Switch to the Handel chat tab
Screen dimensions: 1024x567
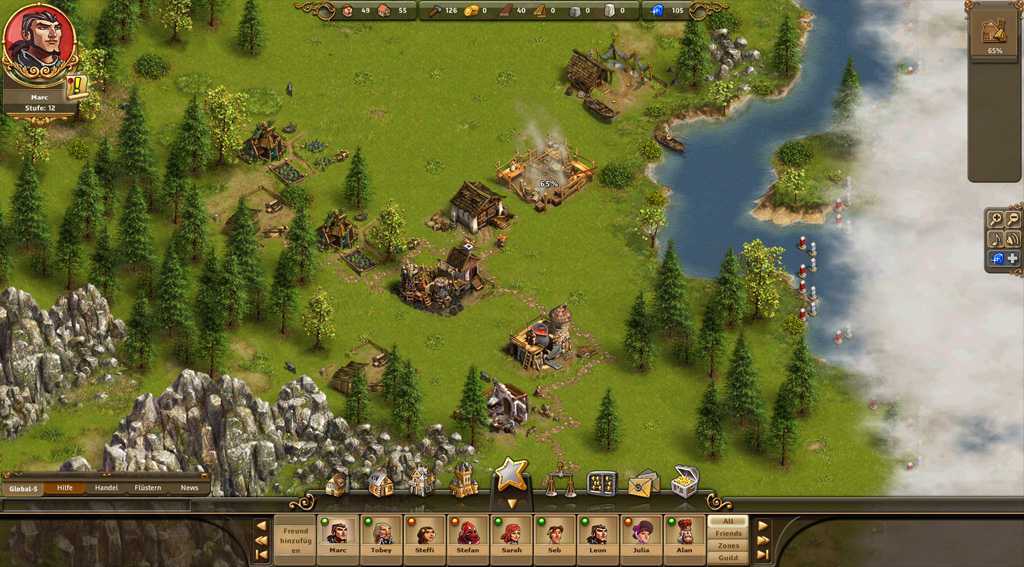[x=106, y=488]
